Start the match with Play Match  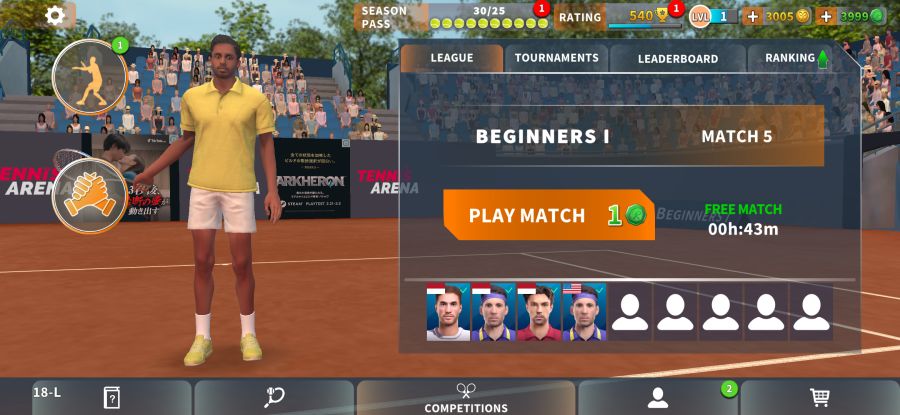point(548,215)
